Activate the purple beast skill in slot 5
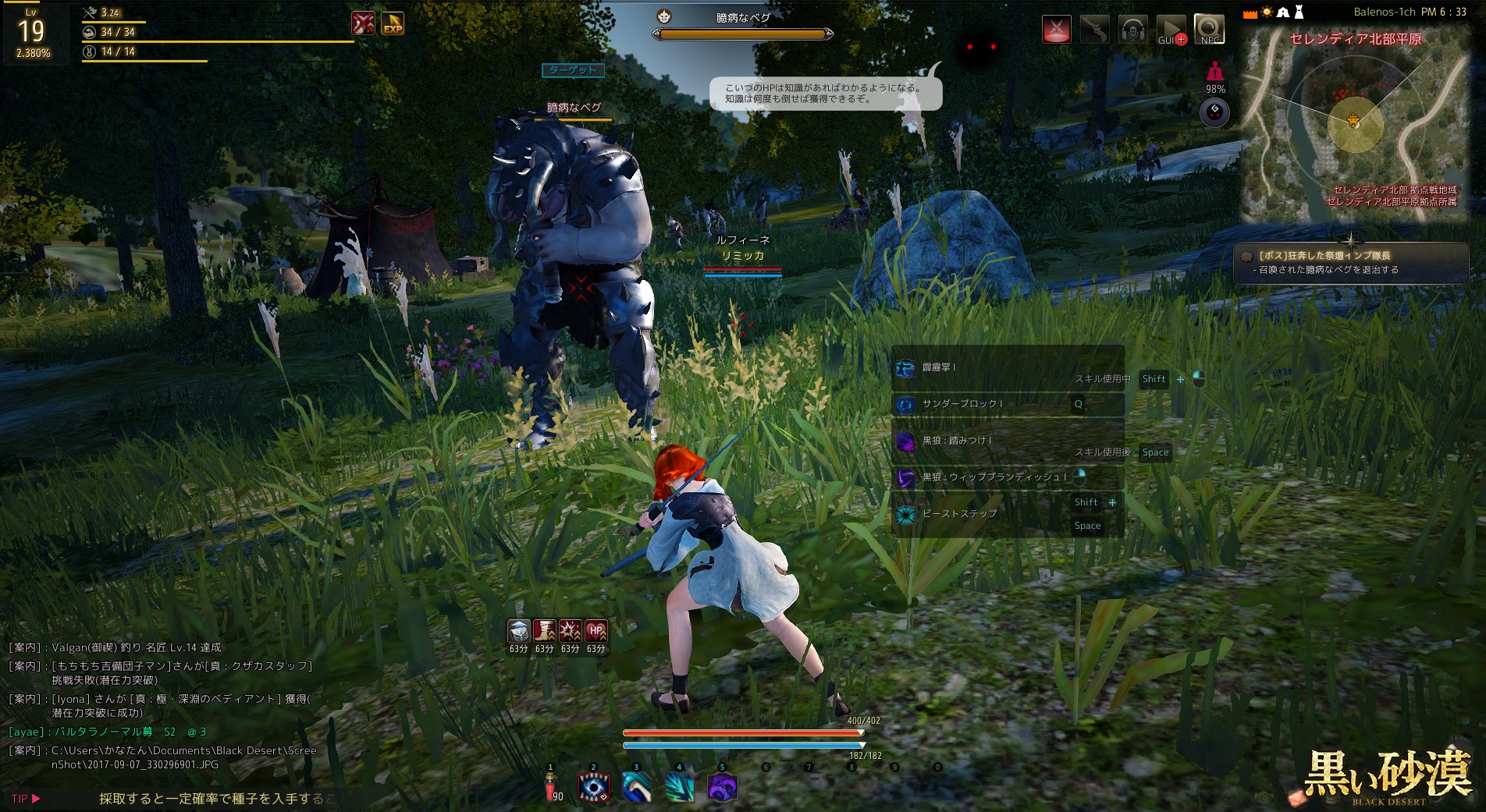Screen dimensions: 1486x812 723,786
